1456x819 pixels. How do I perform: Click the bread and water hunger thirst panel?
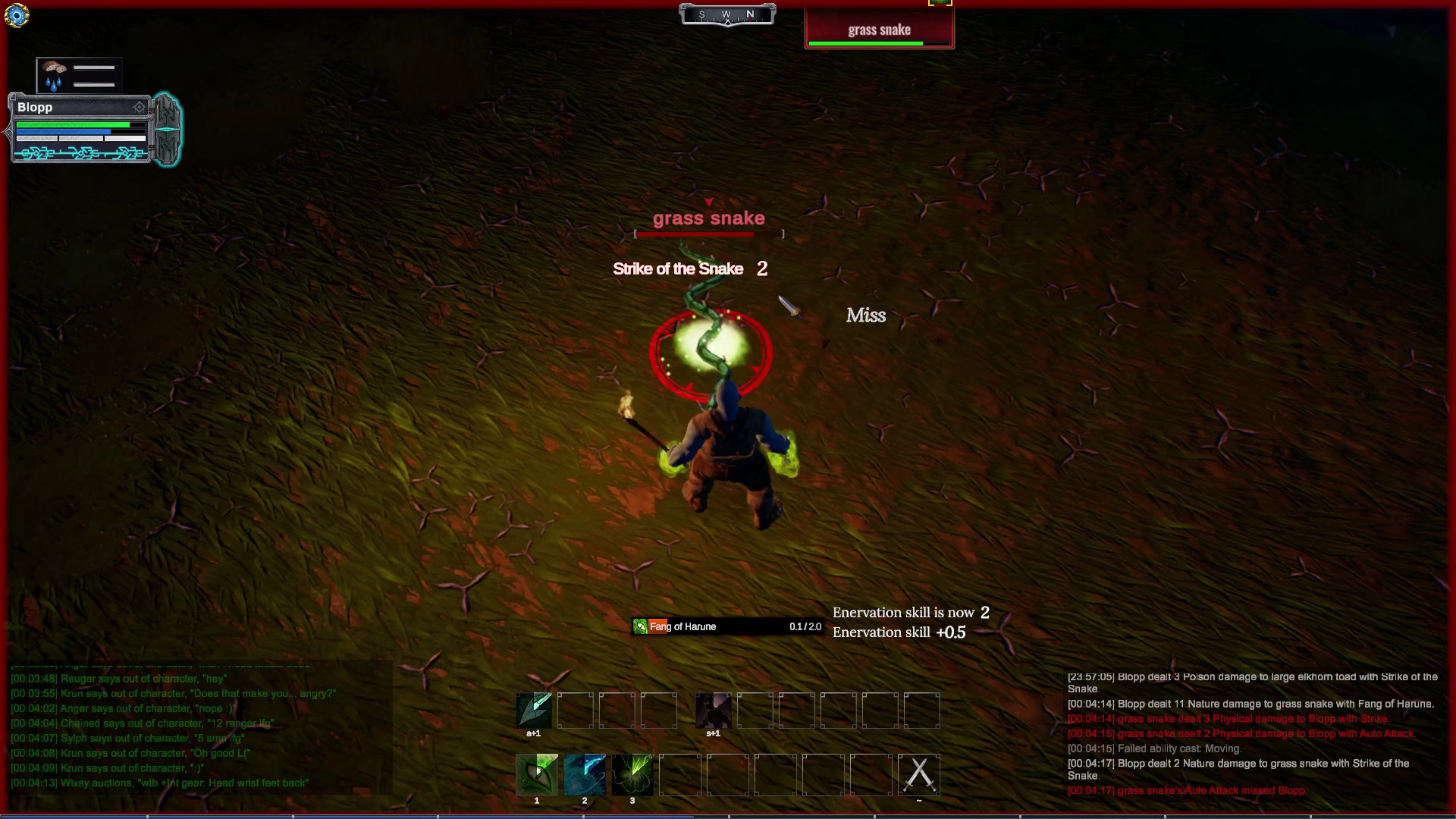[79, 75]
